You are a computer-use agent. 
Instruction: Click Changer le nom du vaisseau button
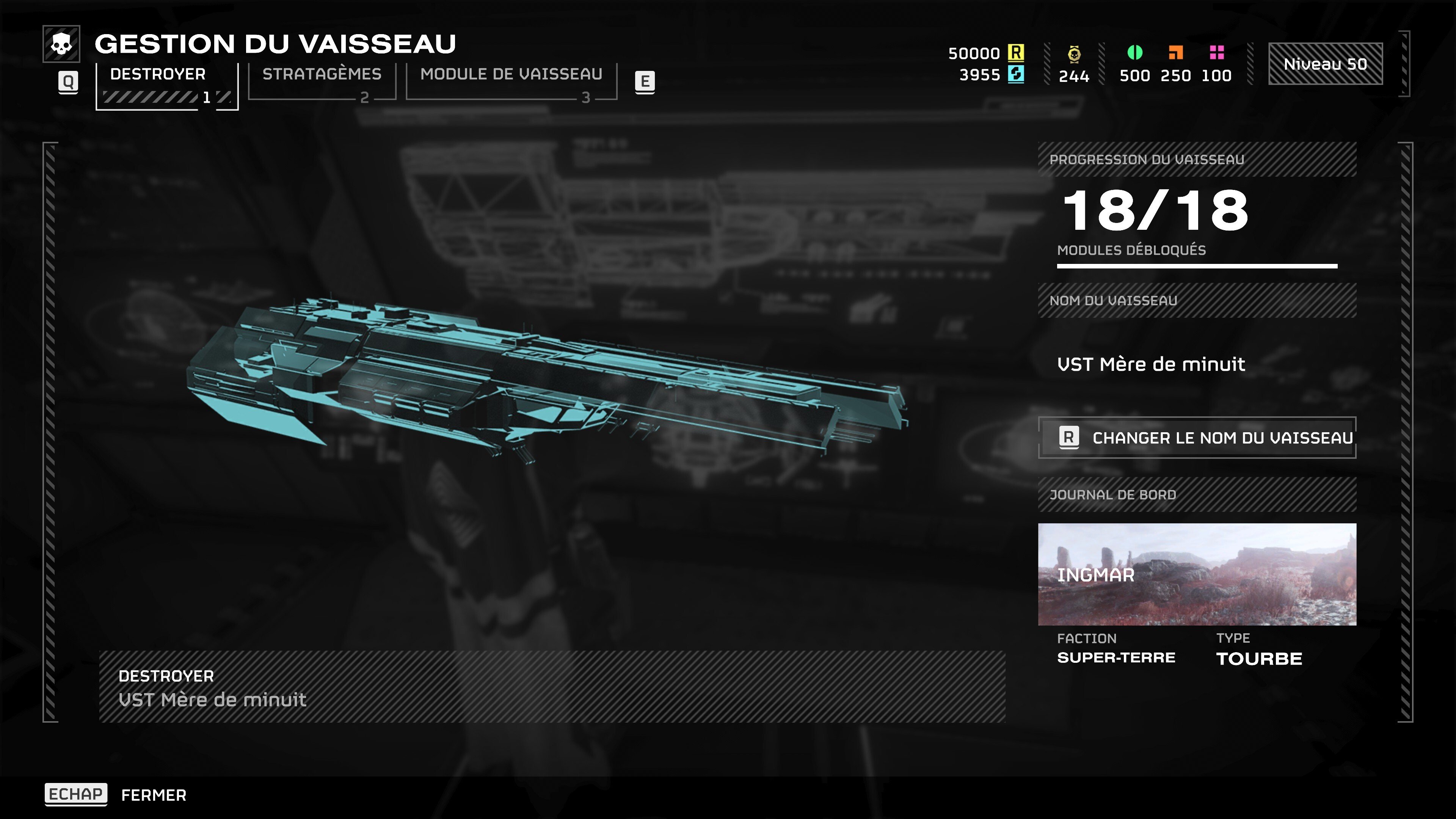point(1197,438)
